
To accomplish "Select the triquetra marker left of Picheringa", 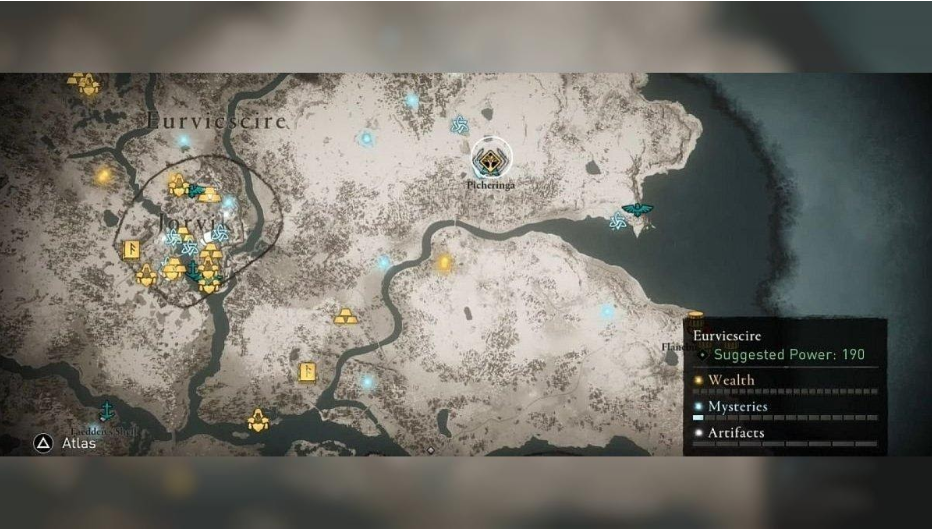I will [x=460, y=125].
